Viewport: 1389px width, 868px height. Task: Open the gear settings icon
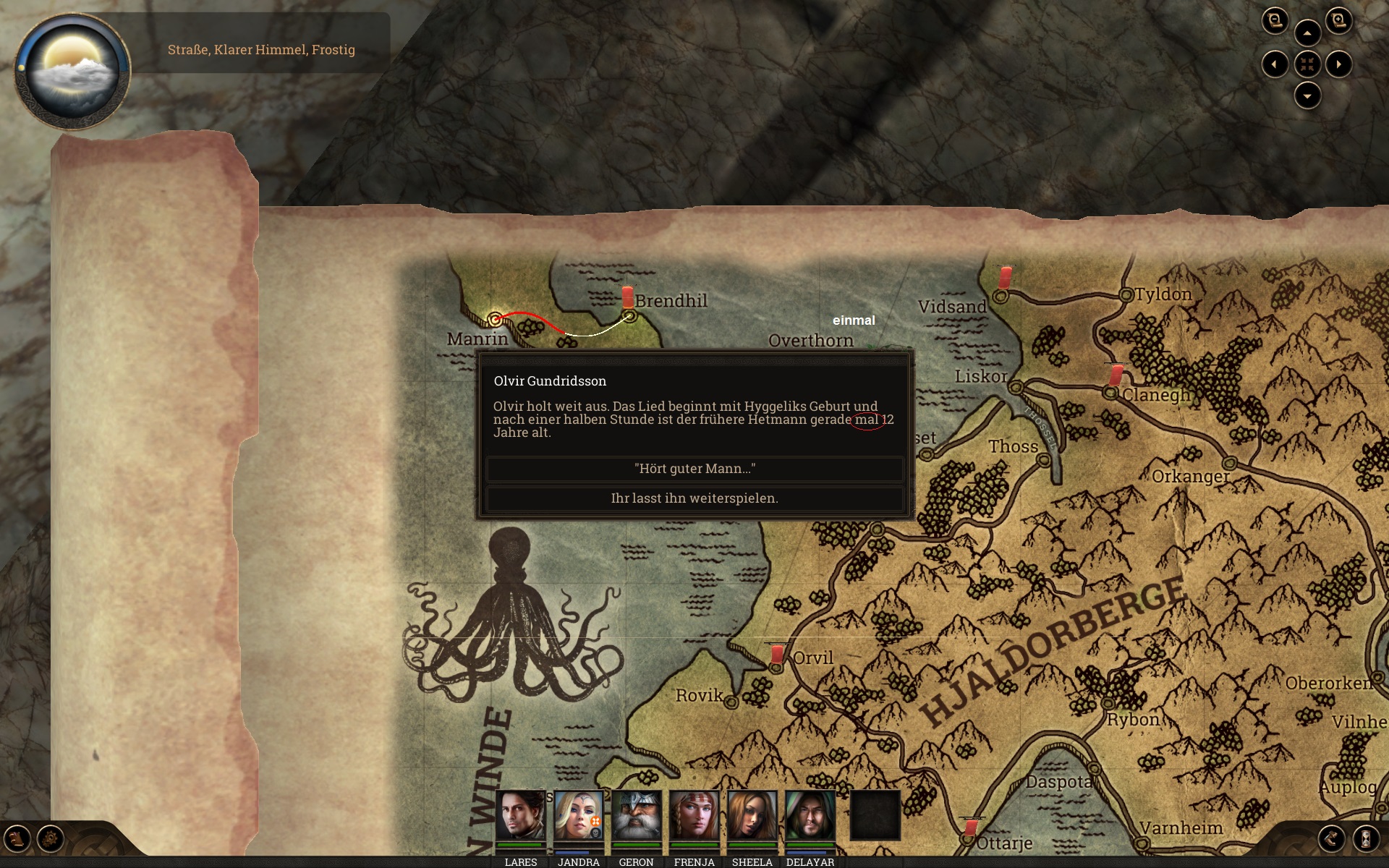tap(51, 839)
